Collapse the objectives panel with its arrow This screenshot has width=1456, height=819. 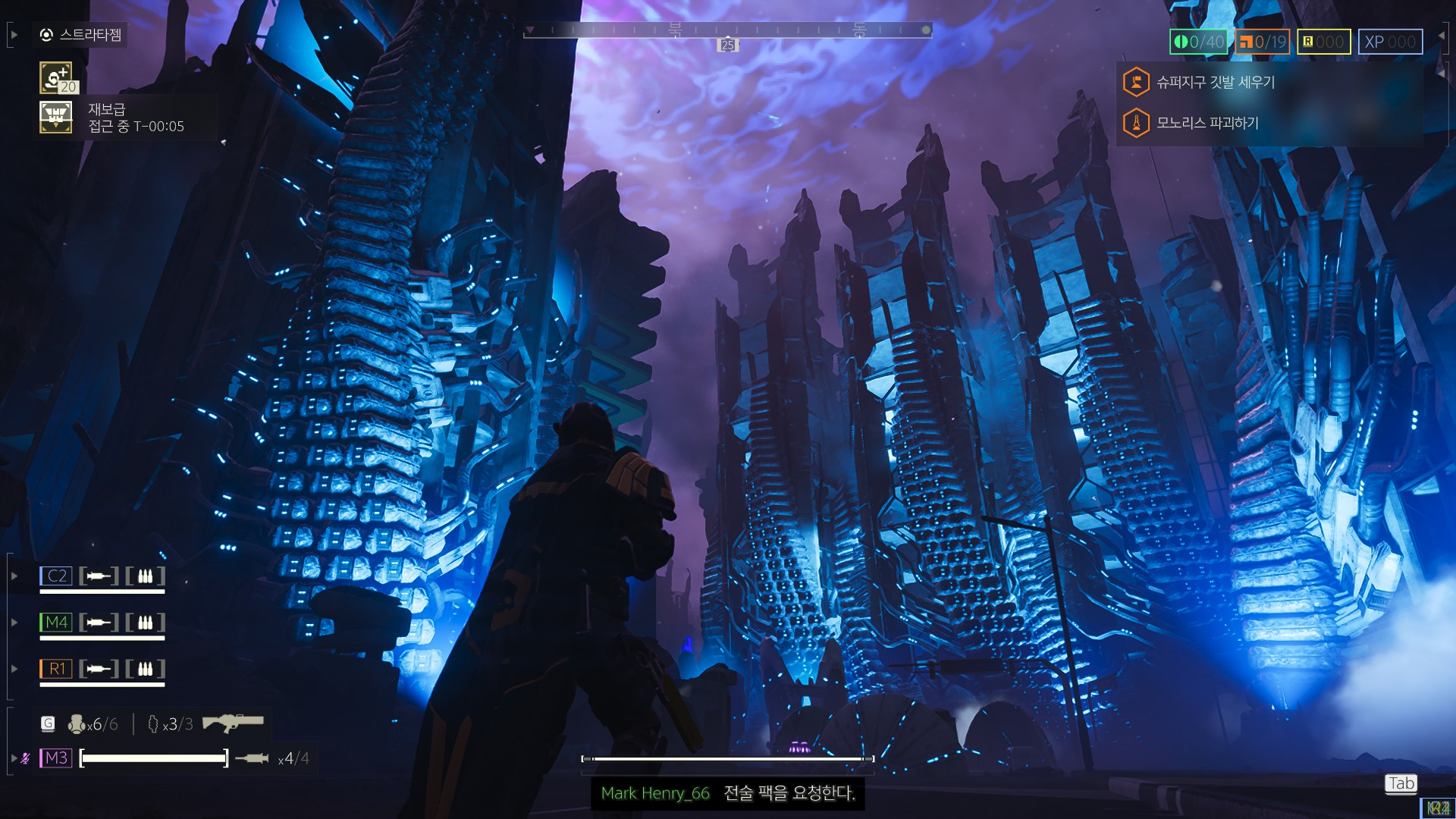click(1441, 74)
